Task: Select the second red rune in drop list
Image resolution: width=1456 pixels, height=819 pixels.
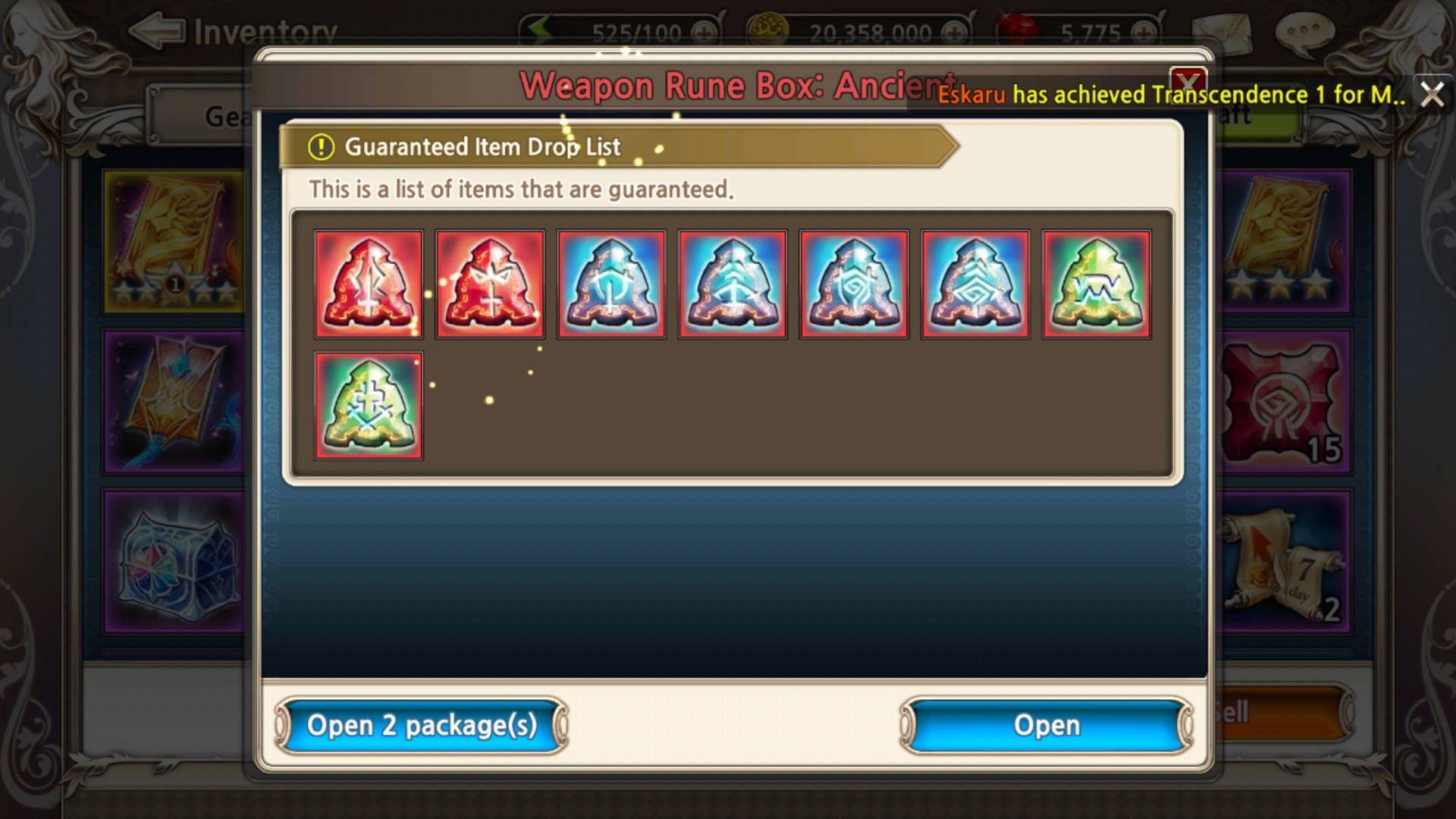Action: coord(490,284)
